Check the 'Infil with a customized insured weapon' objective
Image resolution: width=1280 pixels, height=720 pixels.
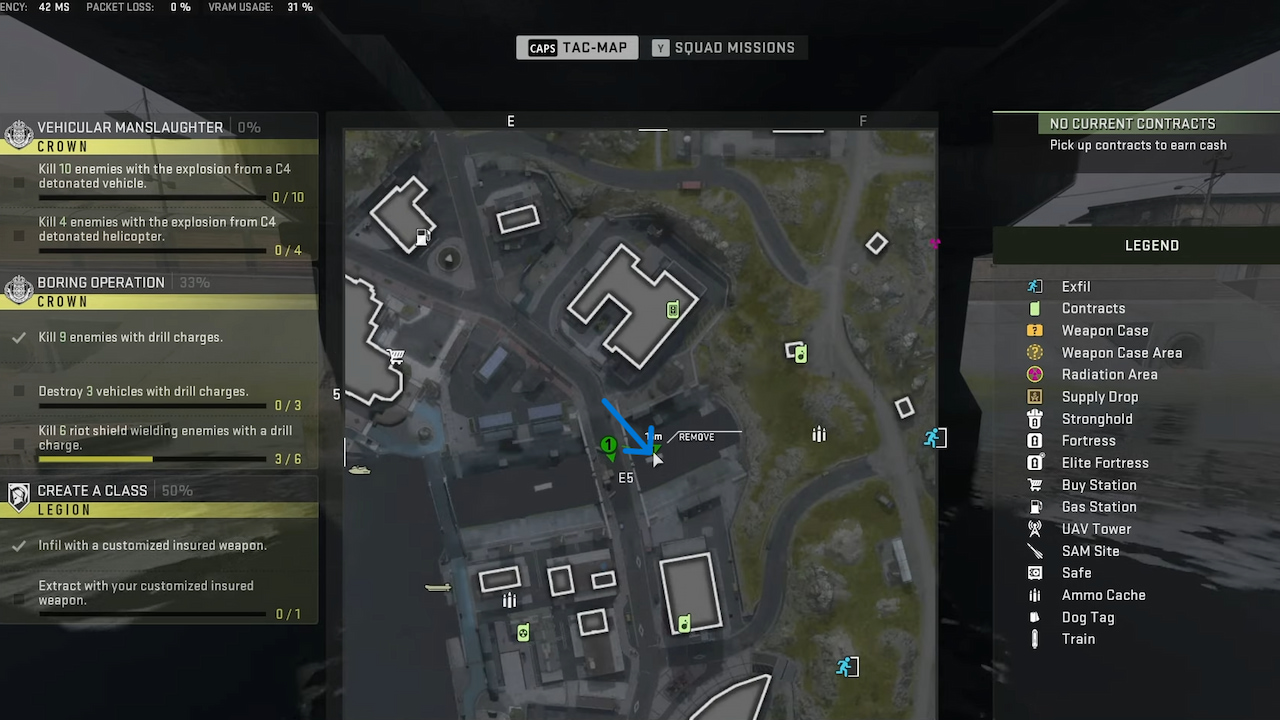(18, 545)
